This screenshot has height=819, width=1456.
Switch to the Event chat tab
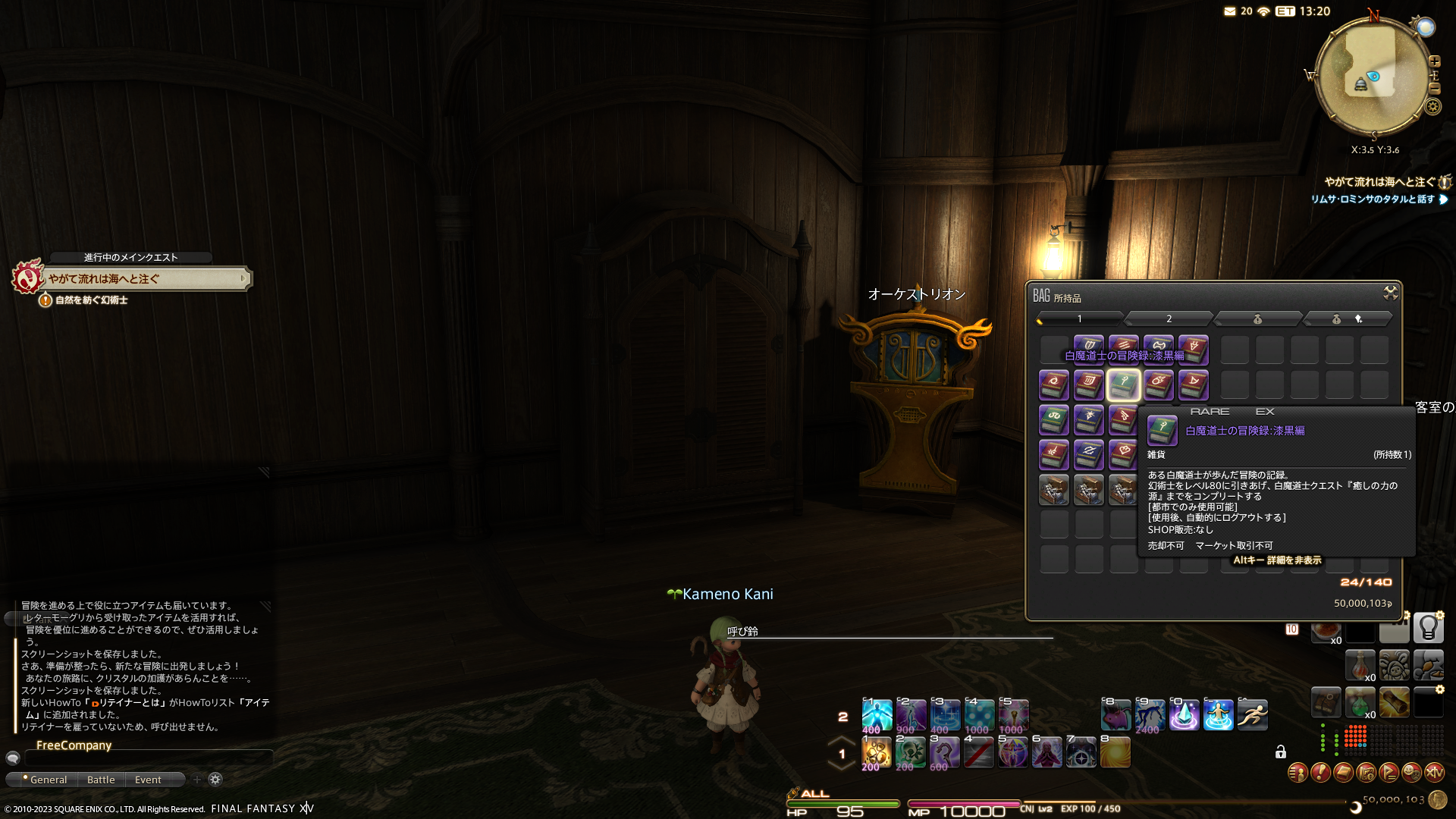(x=148, y=780)
